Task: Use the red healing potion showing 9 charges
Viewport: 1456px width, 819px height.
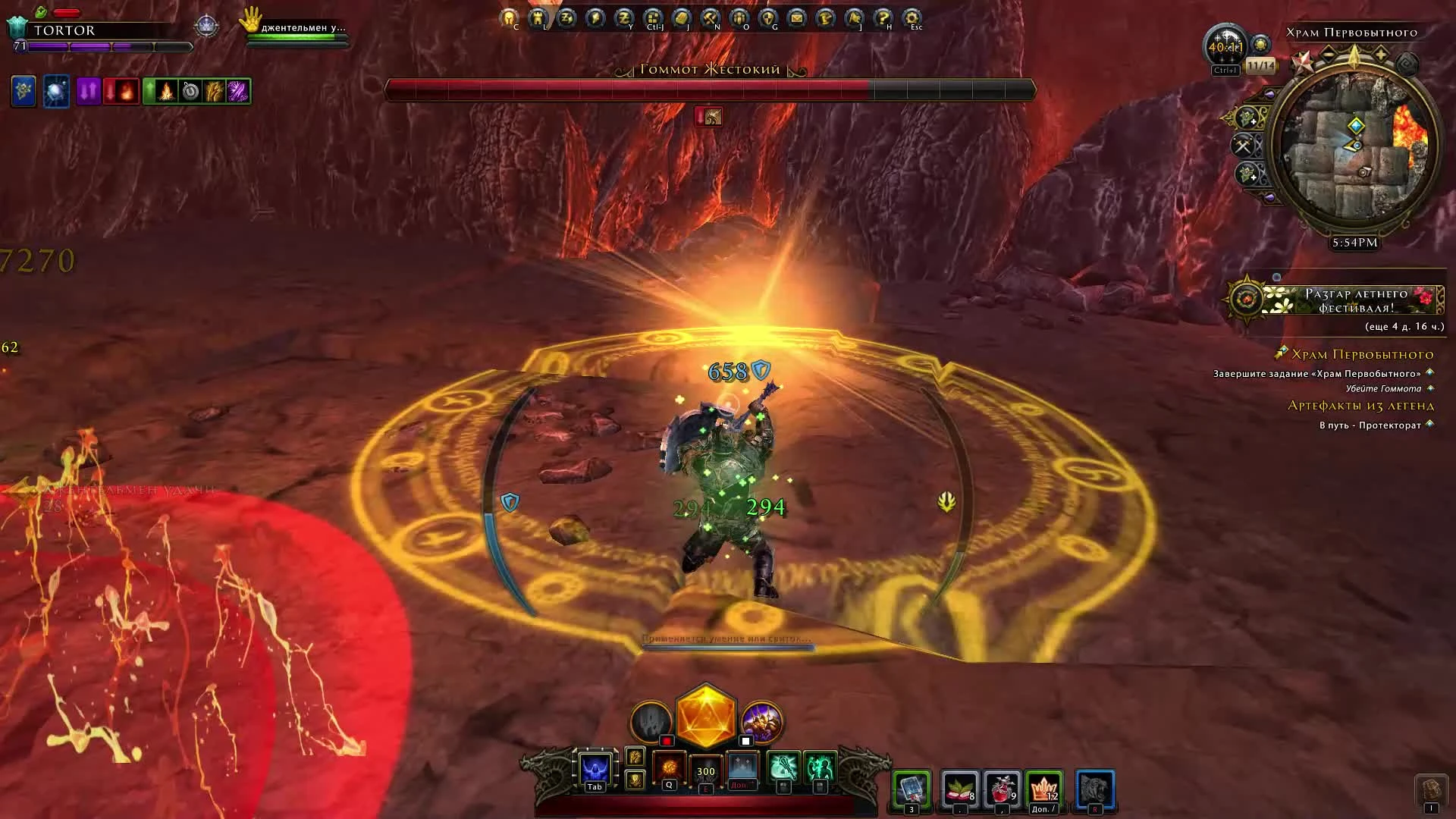Action: click(x=1003, y=789)
